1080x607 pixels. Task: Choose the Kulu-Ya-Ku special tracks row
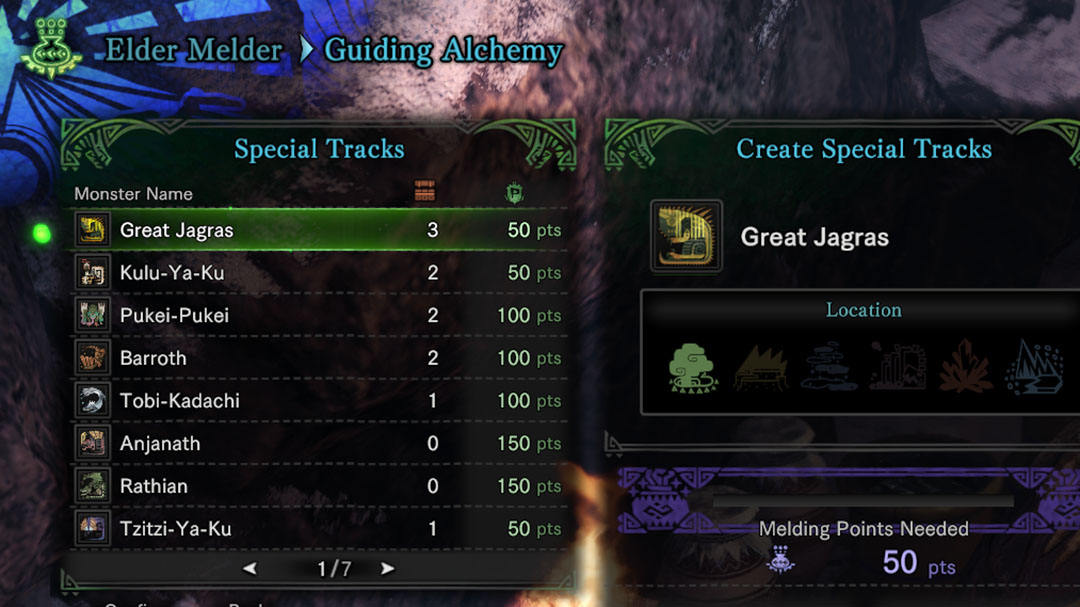320,273
